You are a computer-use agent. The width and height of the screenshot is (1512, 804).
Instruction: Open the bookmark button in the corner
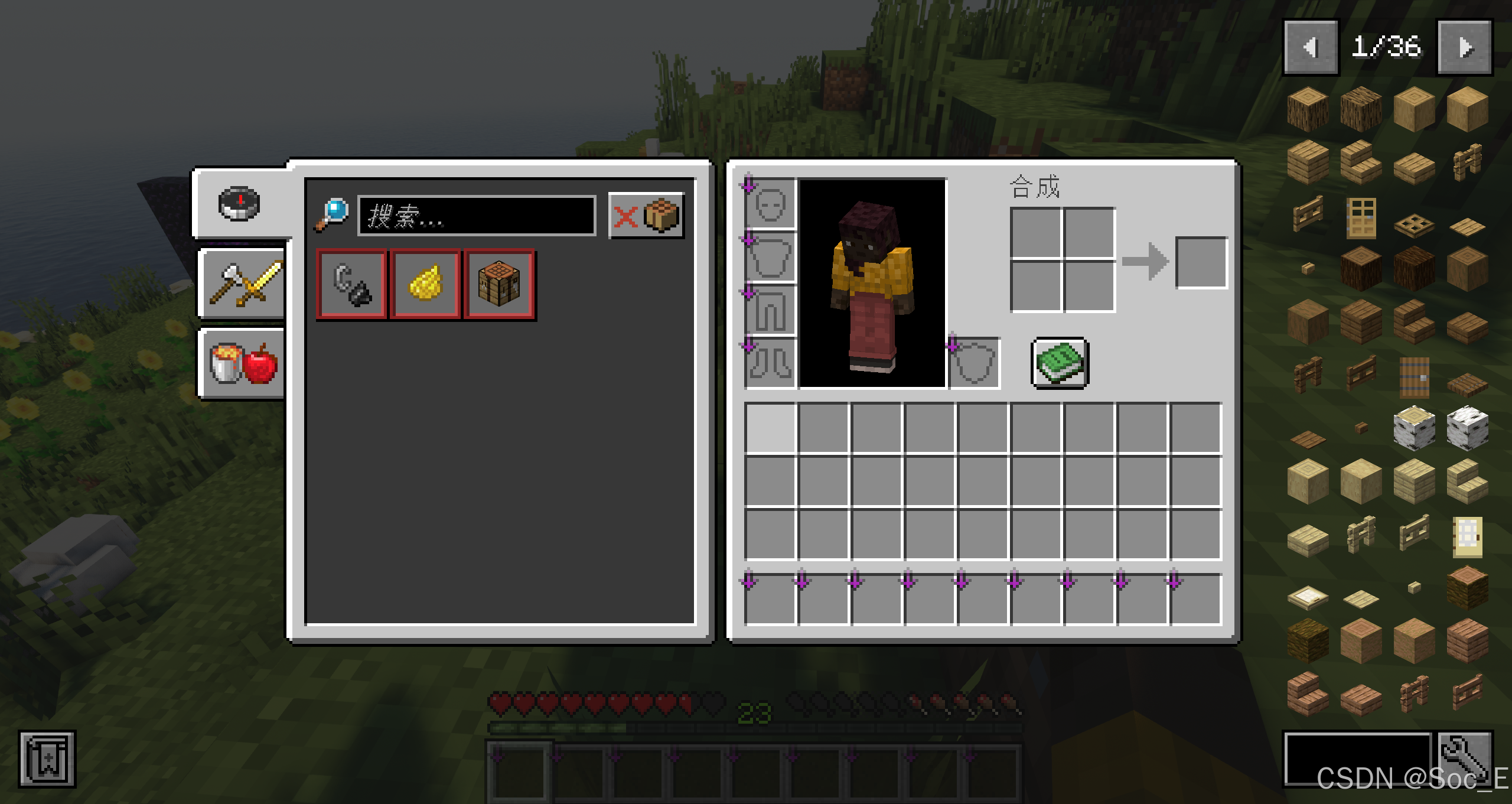(47, 759)
